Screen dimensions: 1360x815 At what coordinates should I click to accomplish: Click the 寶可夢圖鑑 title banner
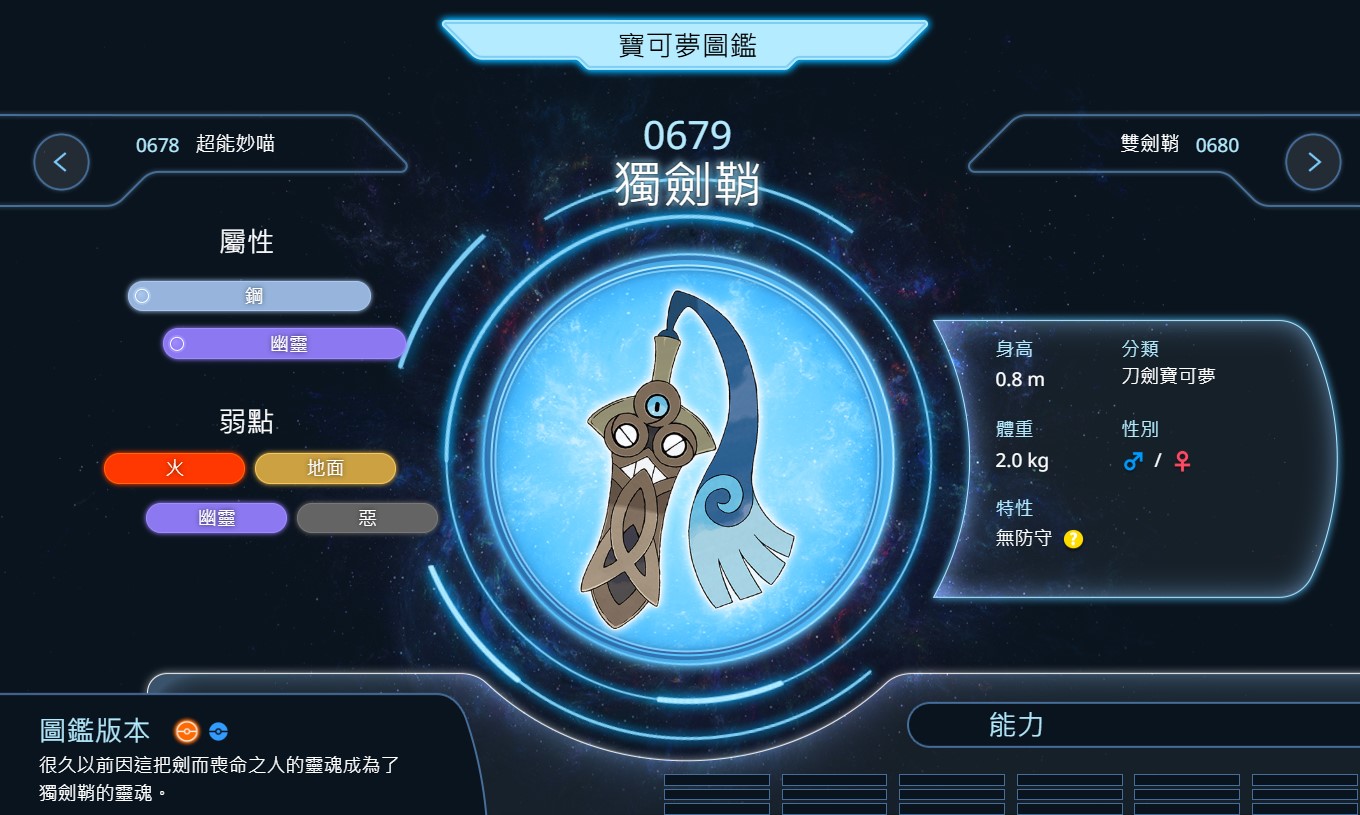click(686, 45)
